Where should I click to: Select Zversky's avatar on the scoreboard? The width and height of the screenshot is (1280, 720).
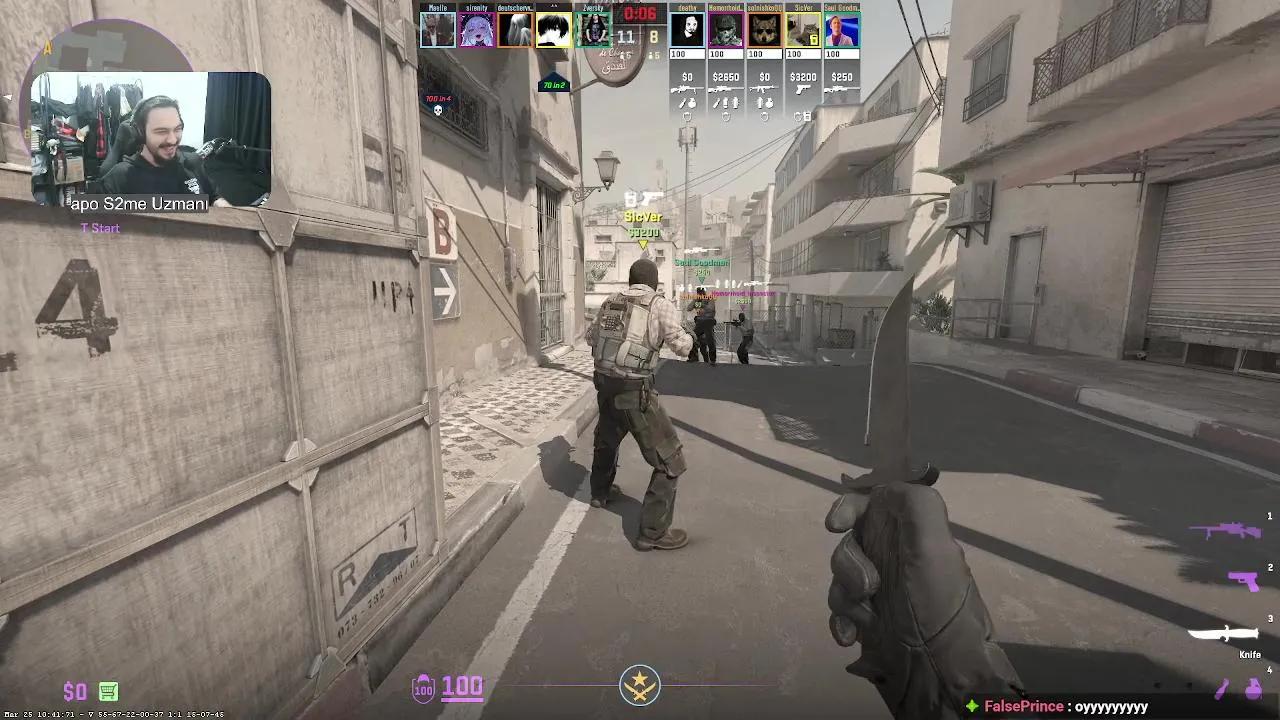click(595, 30)
